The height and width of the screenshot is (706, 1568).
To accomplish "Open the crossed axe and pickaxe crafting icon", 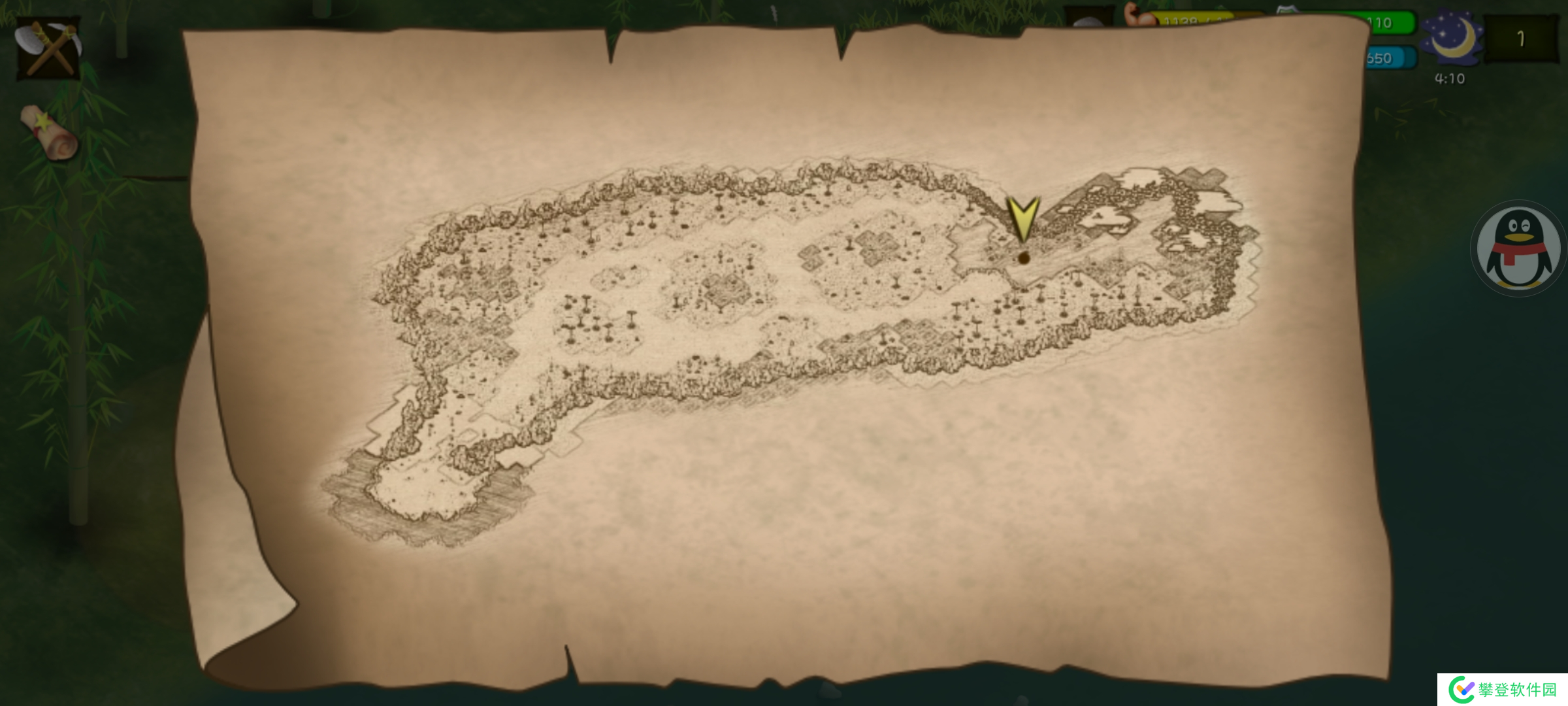I will tap(49, 48).
